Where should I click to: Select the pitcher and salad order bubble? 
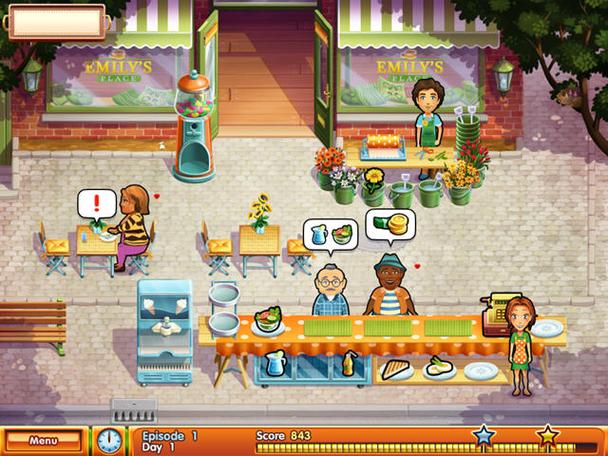point(330,234)
